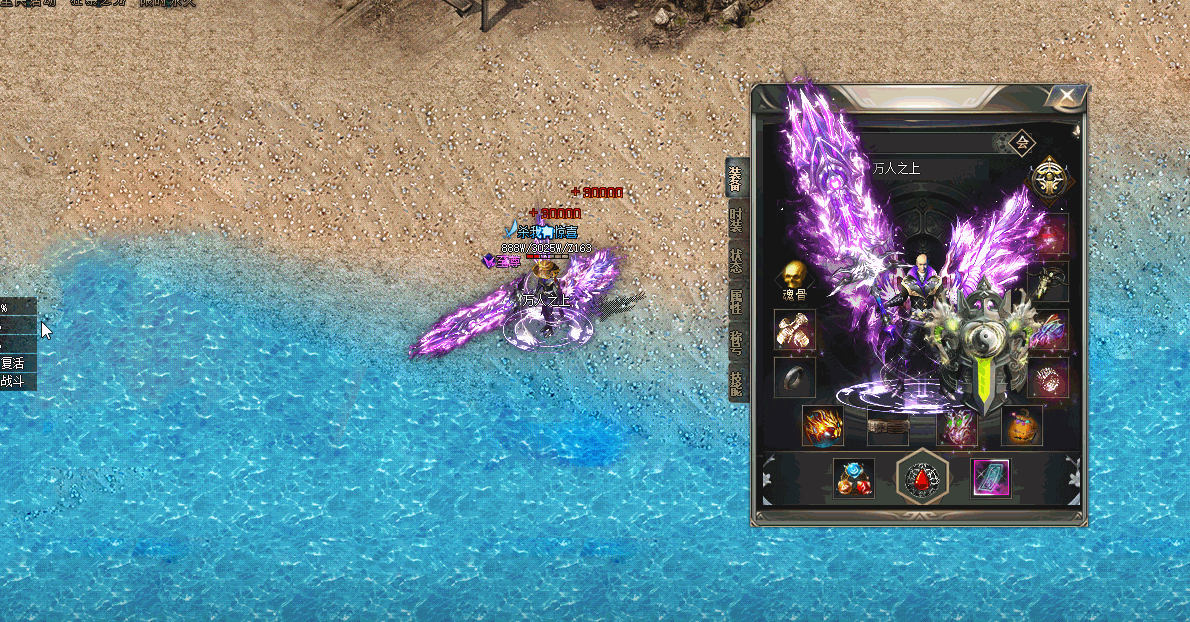The width and height of the screenshot is (1190, 622).
Task: Select the colorful gems cluster slot
Action: (854, 478)
